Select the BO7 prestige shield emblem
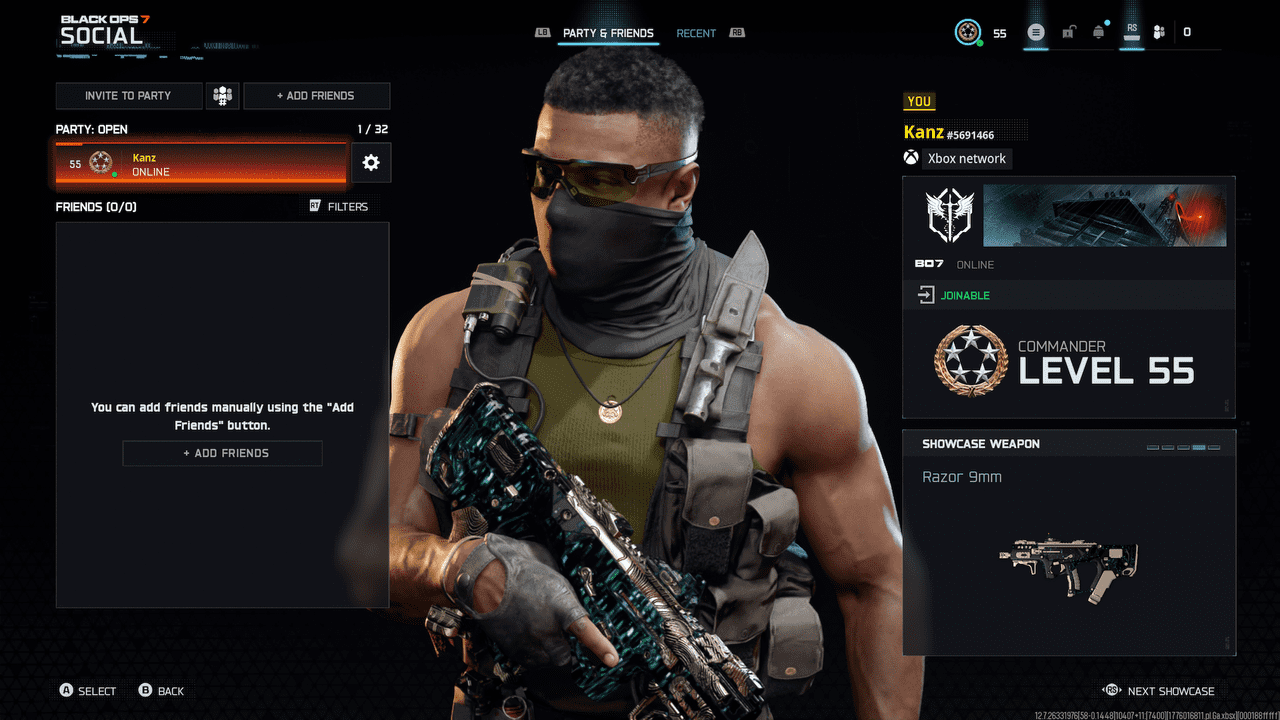Screen dimensions: 1280x720 pos(949,213)
